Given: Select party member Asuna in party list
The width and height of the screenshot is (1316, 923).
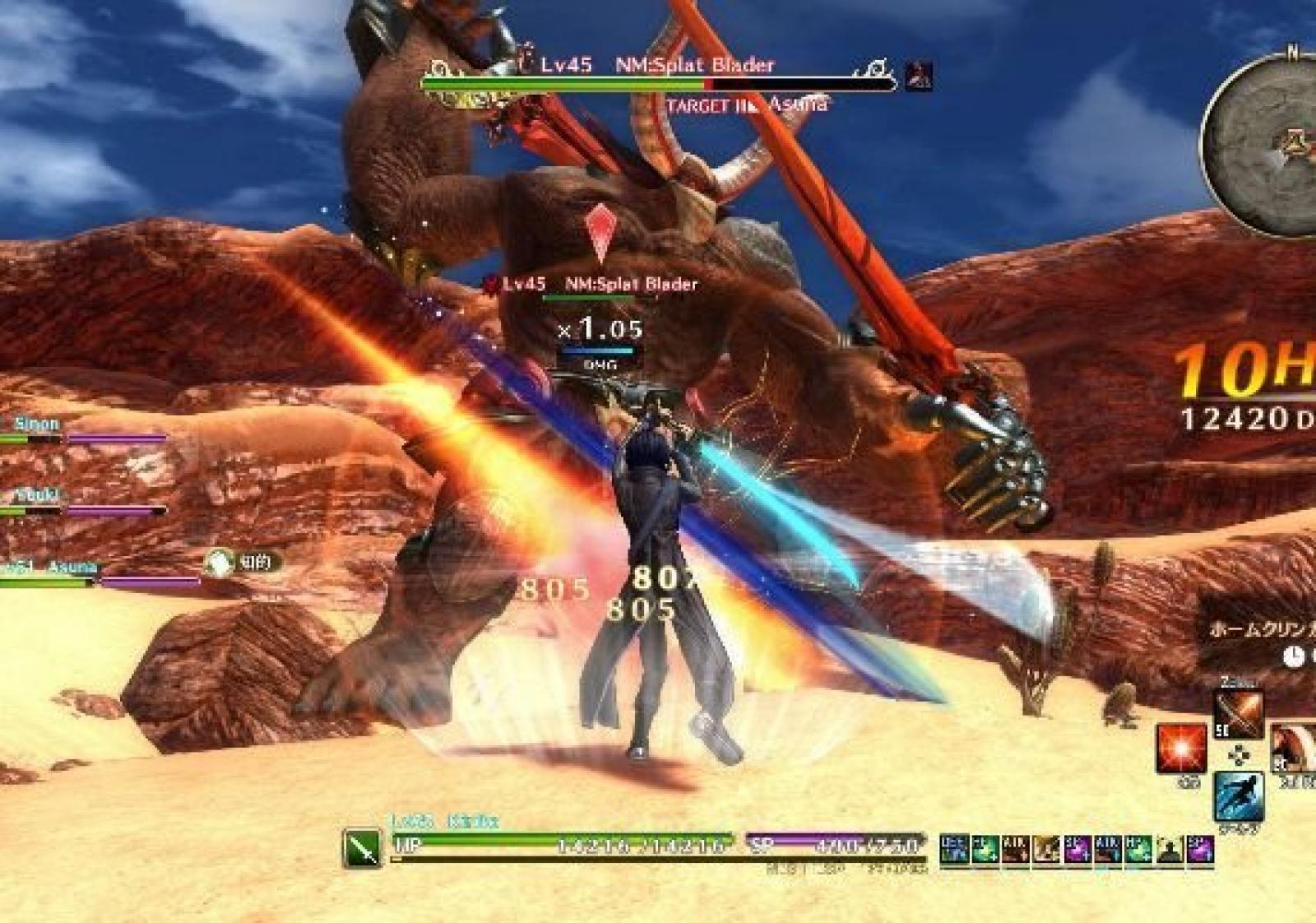Looking at the screenshot, I should coord(70,568).
